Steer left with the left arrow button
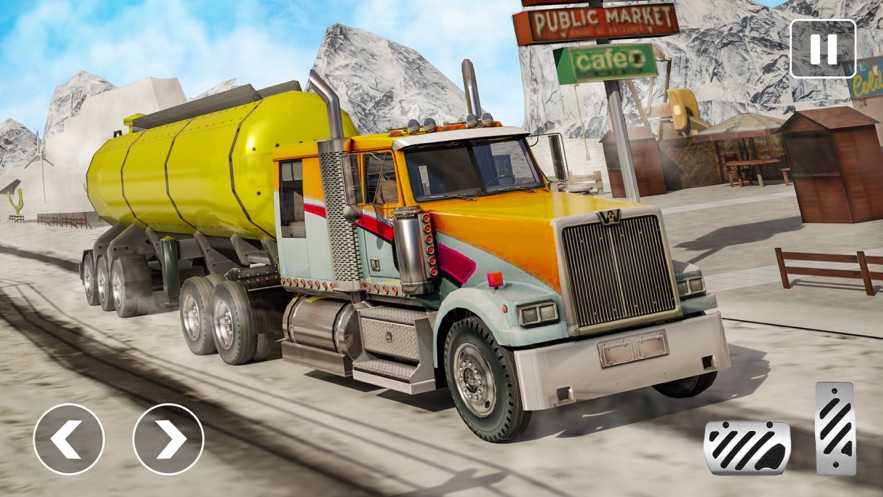Viewport: 883px width, 497px height. coord(69,439)
